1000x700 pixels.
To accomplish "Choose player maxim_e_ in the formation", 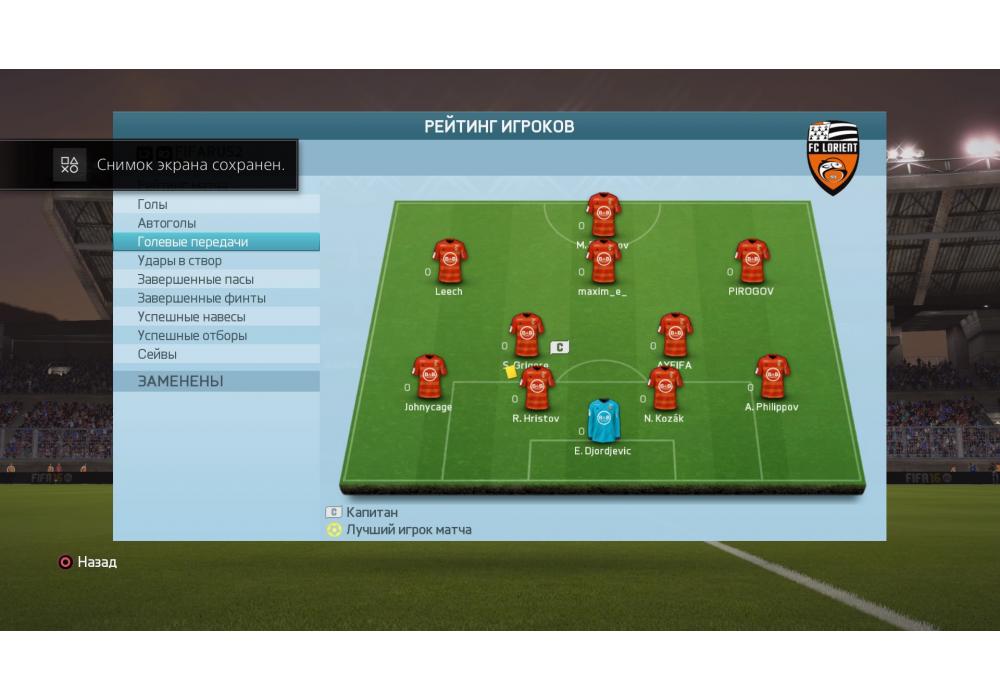I will point(603,262).
